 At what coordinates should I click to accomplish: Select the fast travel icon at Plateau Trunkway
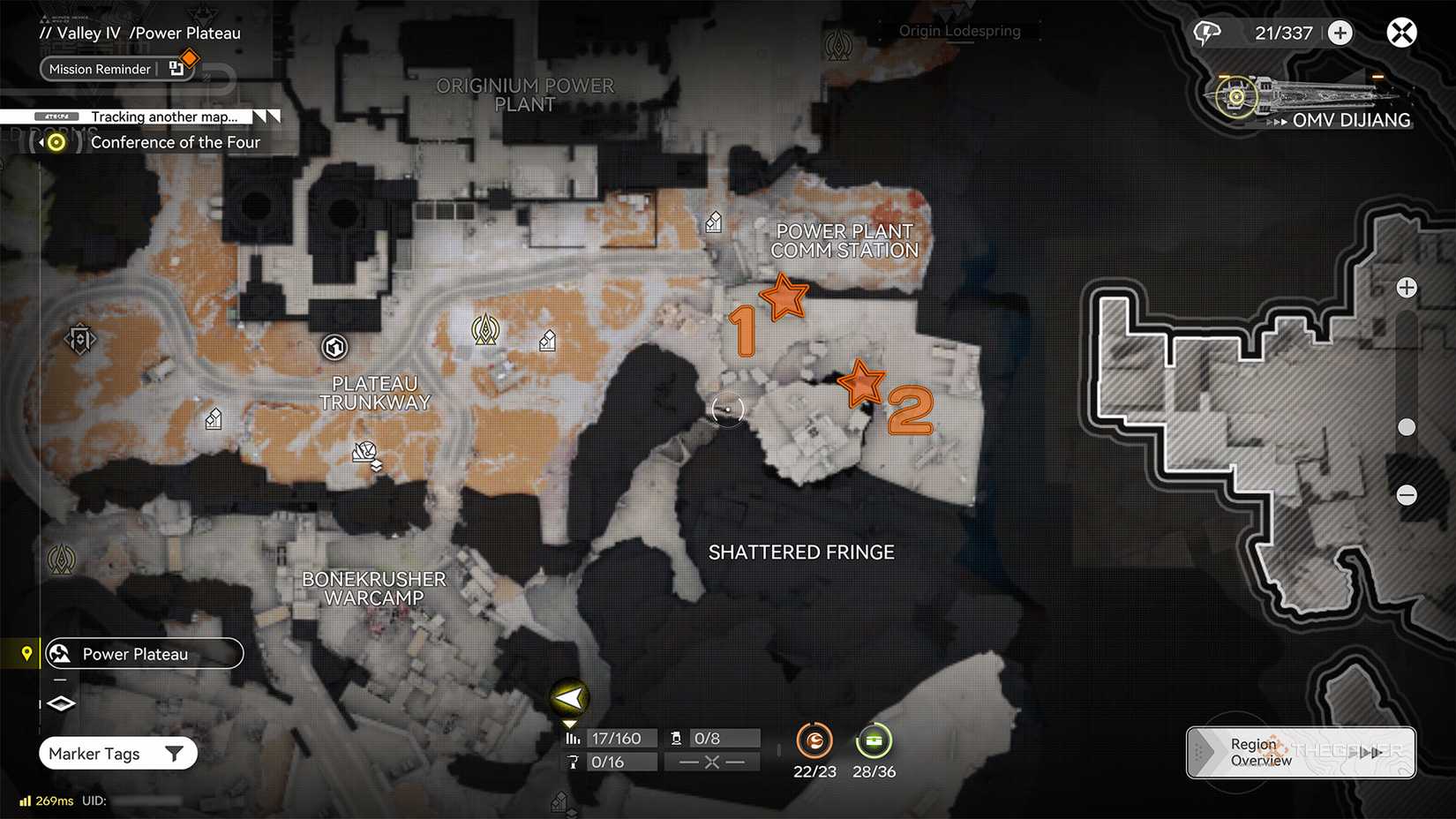point(334,347)
